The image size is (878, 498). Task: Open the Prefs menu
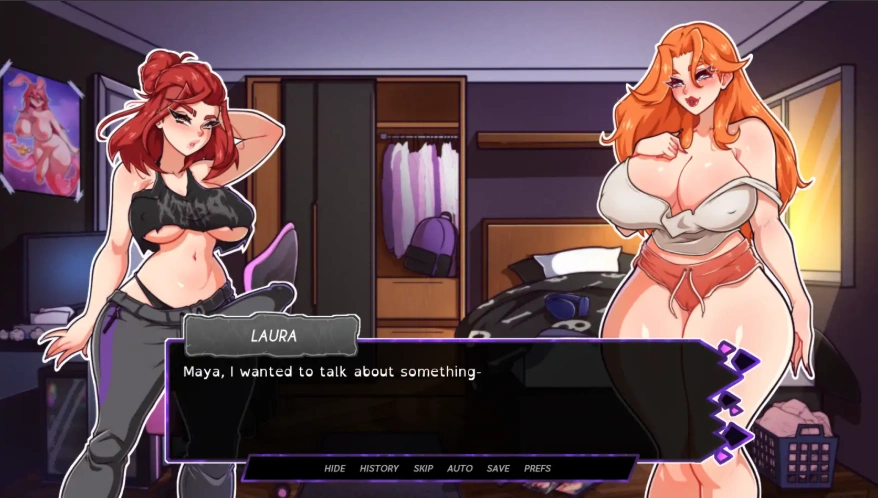coord(537,468)
